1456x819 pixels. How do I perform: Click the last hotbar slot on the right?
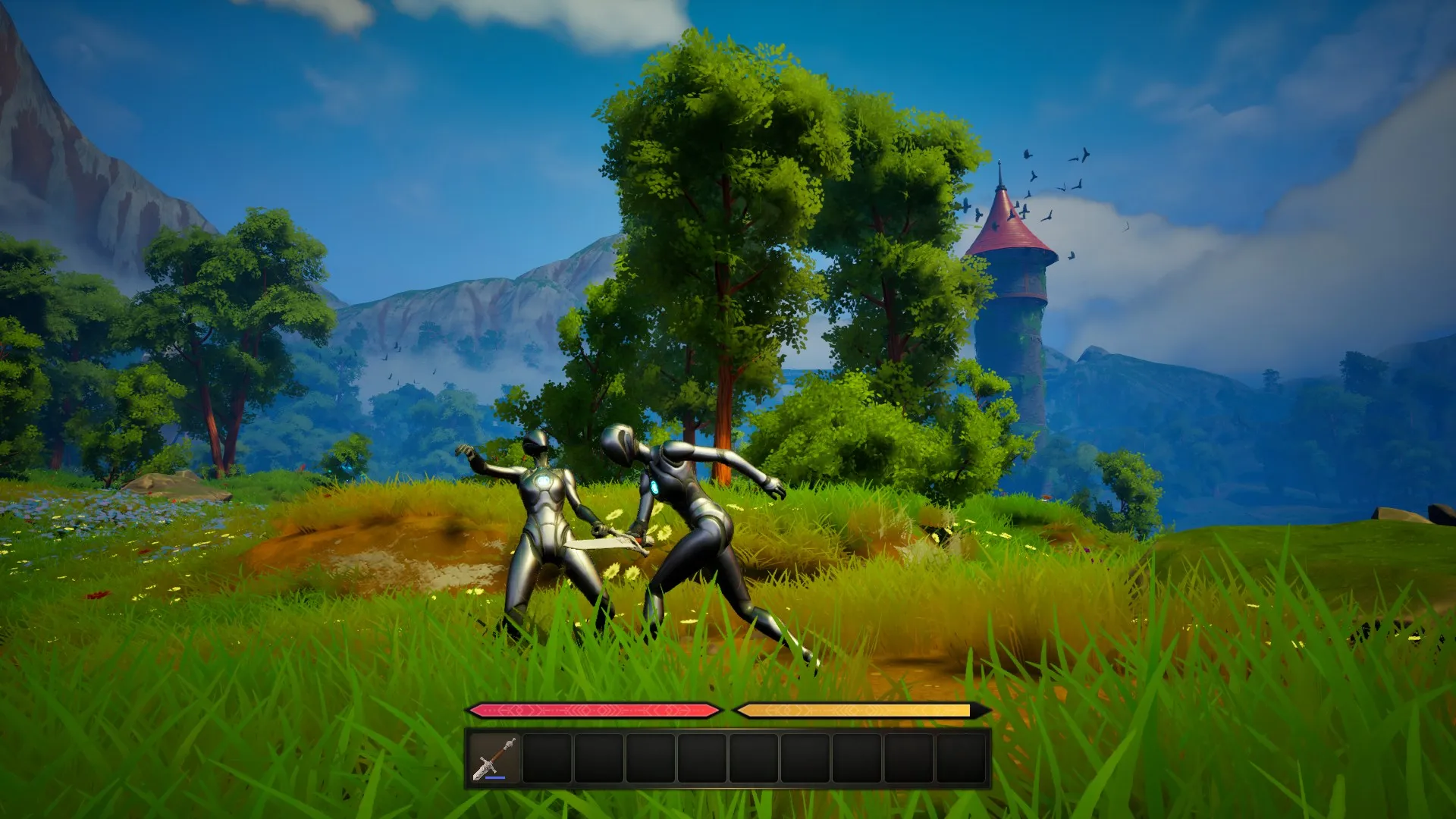961,758
